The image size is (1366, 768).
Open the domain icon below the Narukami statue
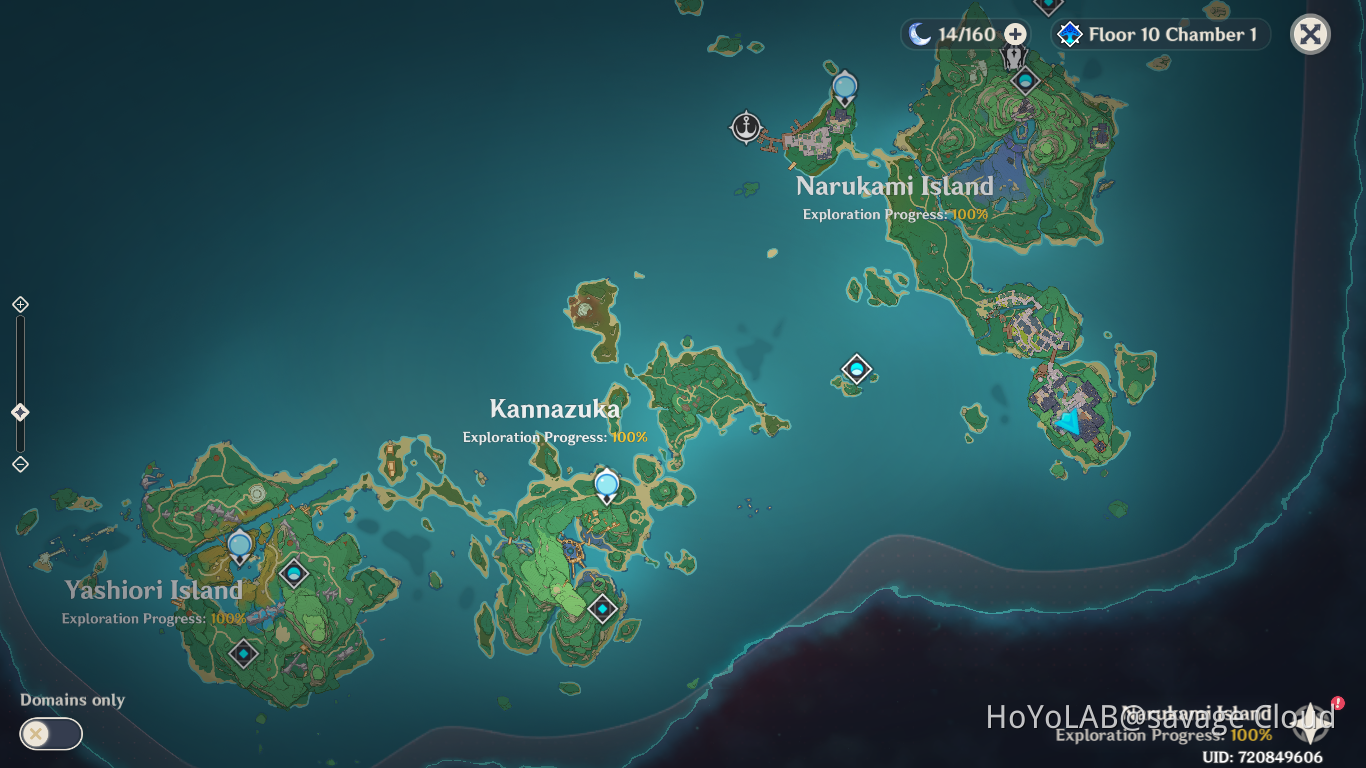click(1025, 80)
